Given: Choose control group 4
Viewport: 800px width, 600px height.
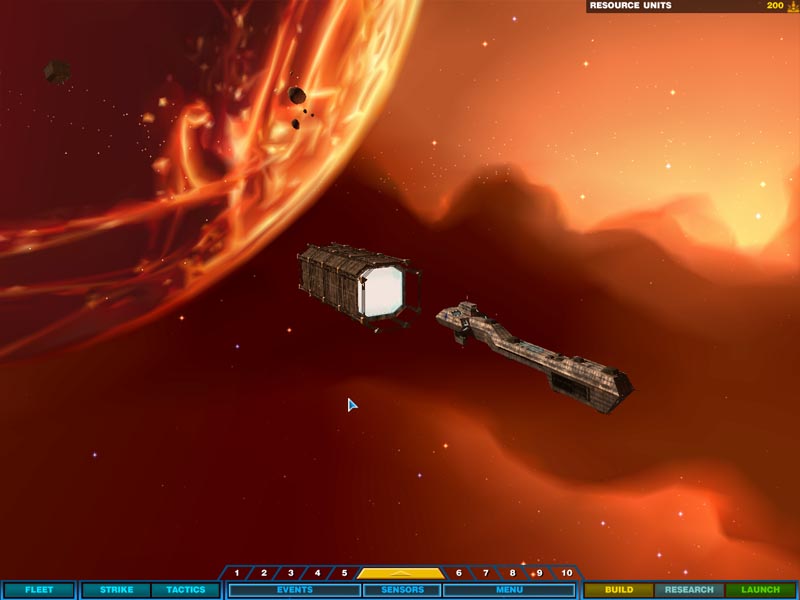Looking at the screenshot, I should pos(318,573).
